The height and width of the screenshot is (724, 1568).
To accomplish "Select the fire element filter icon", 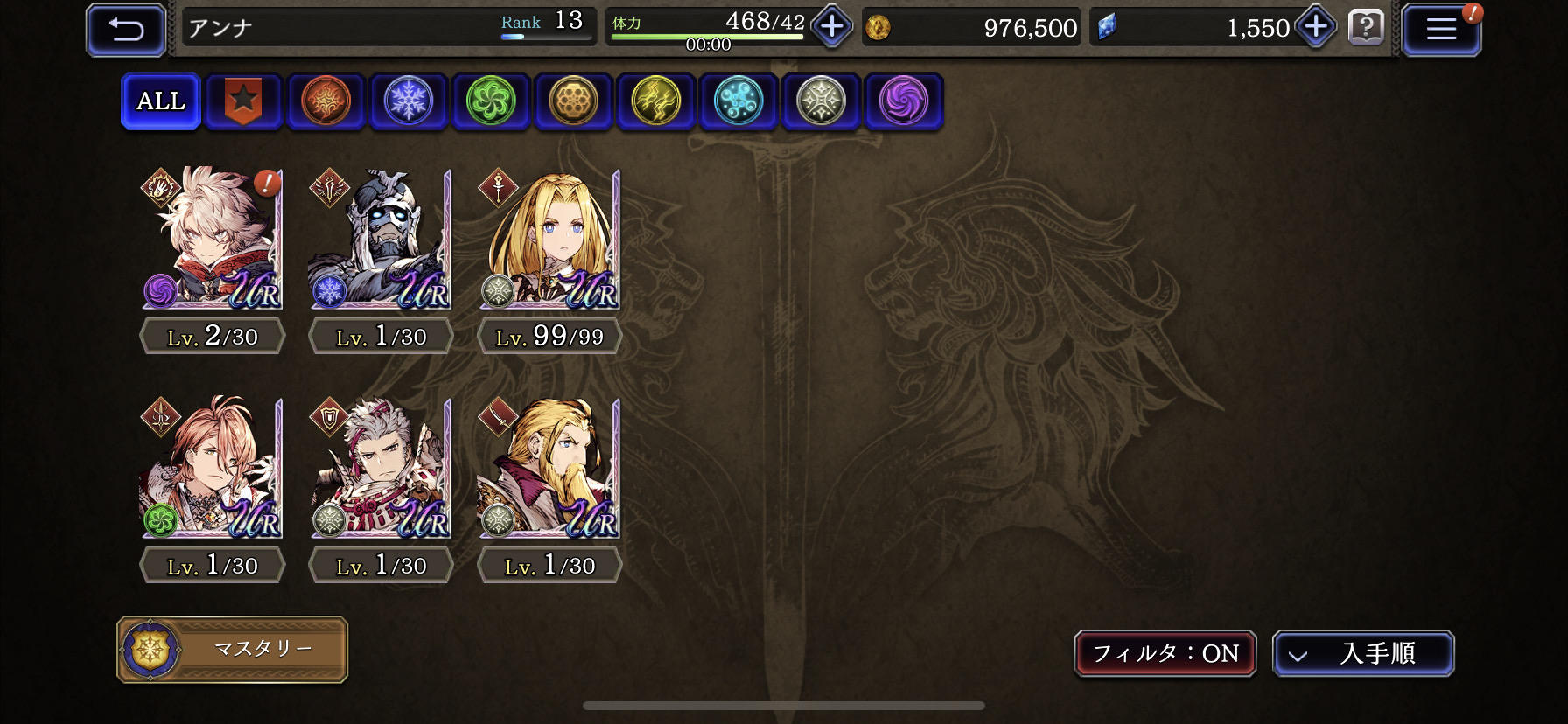I will pos(325,101).
